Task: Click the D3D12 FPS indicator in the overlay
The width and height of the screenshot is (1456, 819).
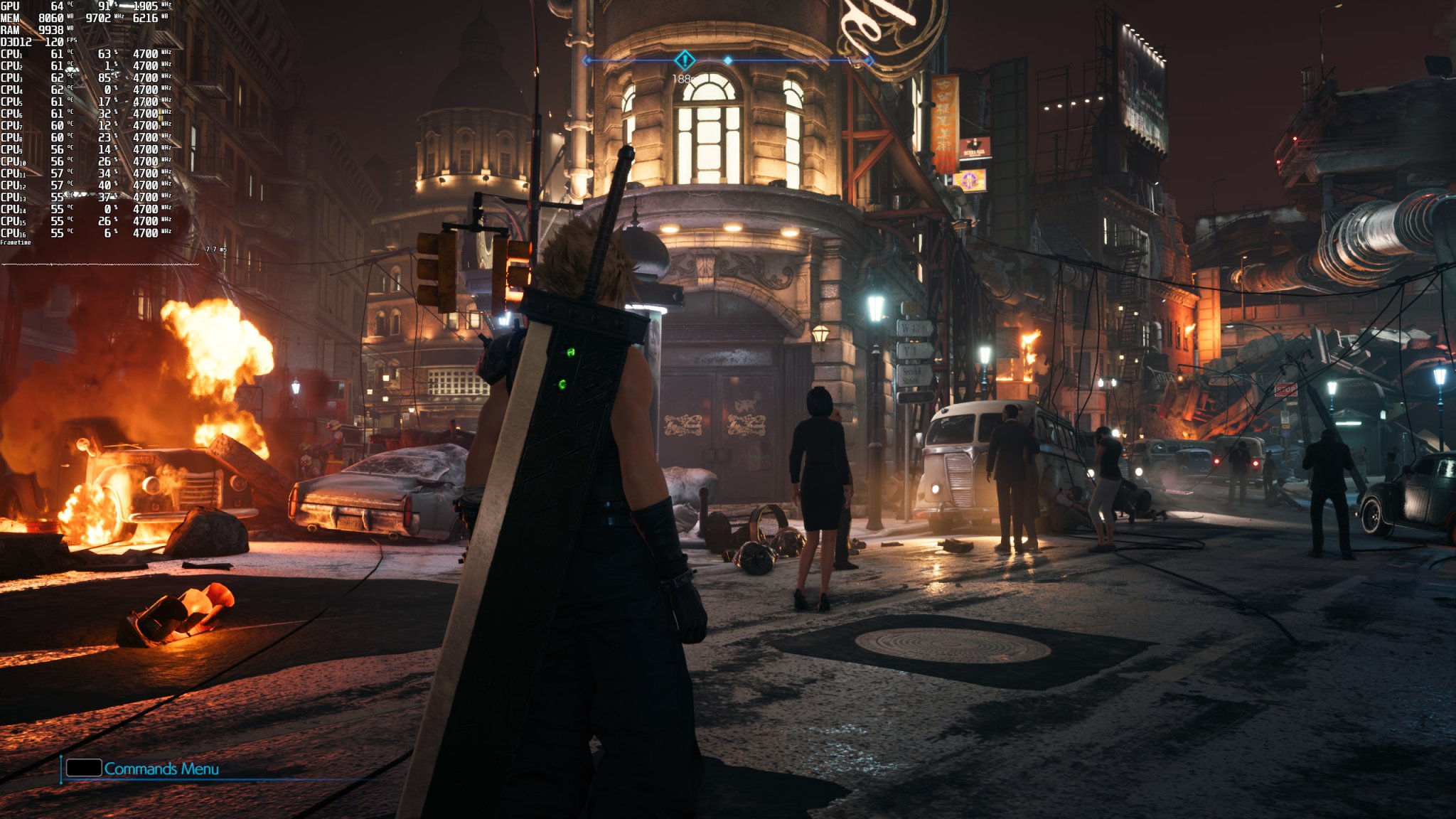Action: point(21,43)
